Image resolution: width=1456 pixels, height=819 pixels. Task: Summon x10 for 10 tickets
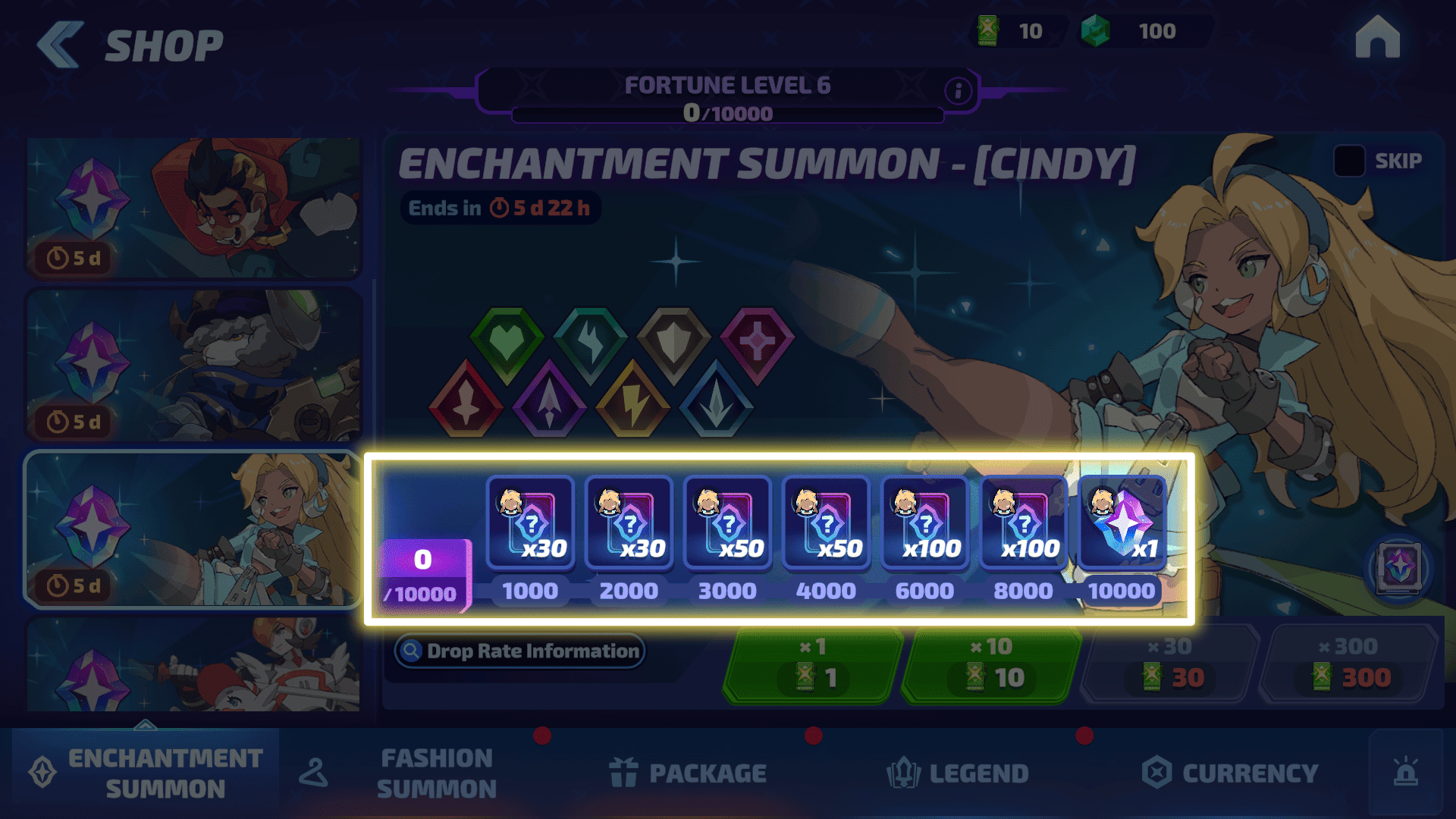(991, 665)
